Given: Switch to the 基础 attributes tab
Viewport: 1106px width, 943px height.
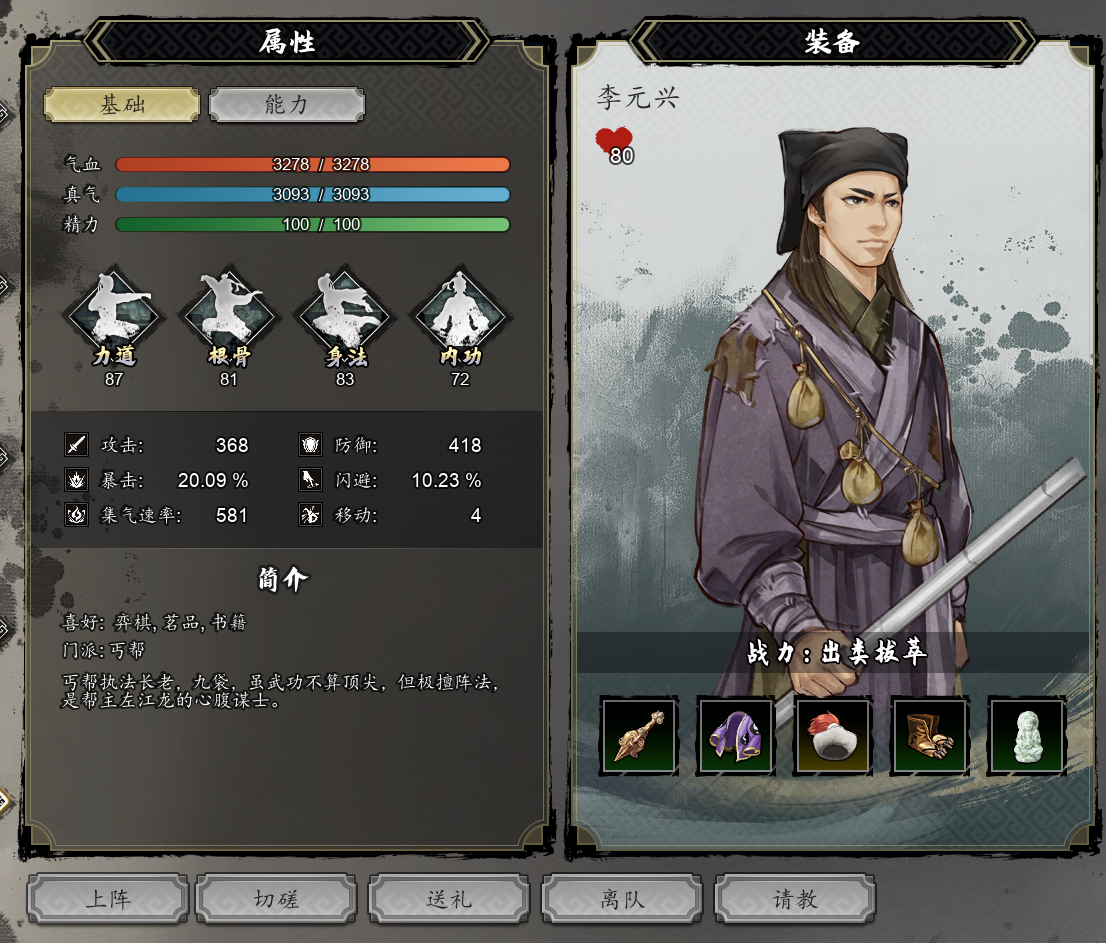Looking at the screenshot, I should (x=122, y=105).
